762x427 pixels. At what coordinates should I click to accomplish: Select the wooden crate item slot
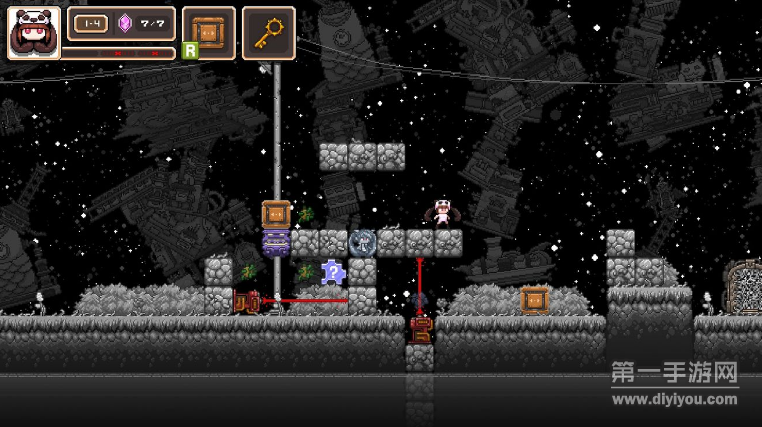pyautogui.click(x=209, y=32)
